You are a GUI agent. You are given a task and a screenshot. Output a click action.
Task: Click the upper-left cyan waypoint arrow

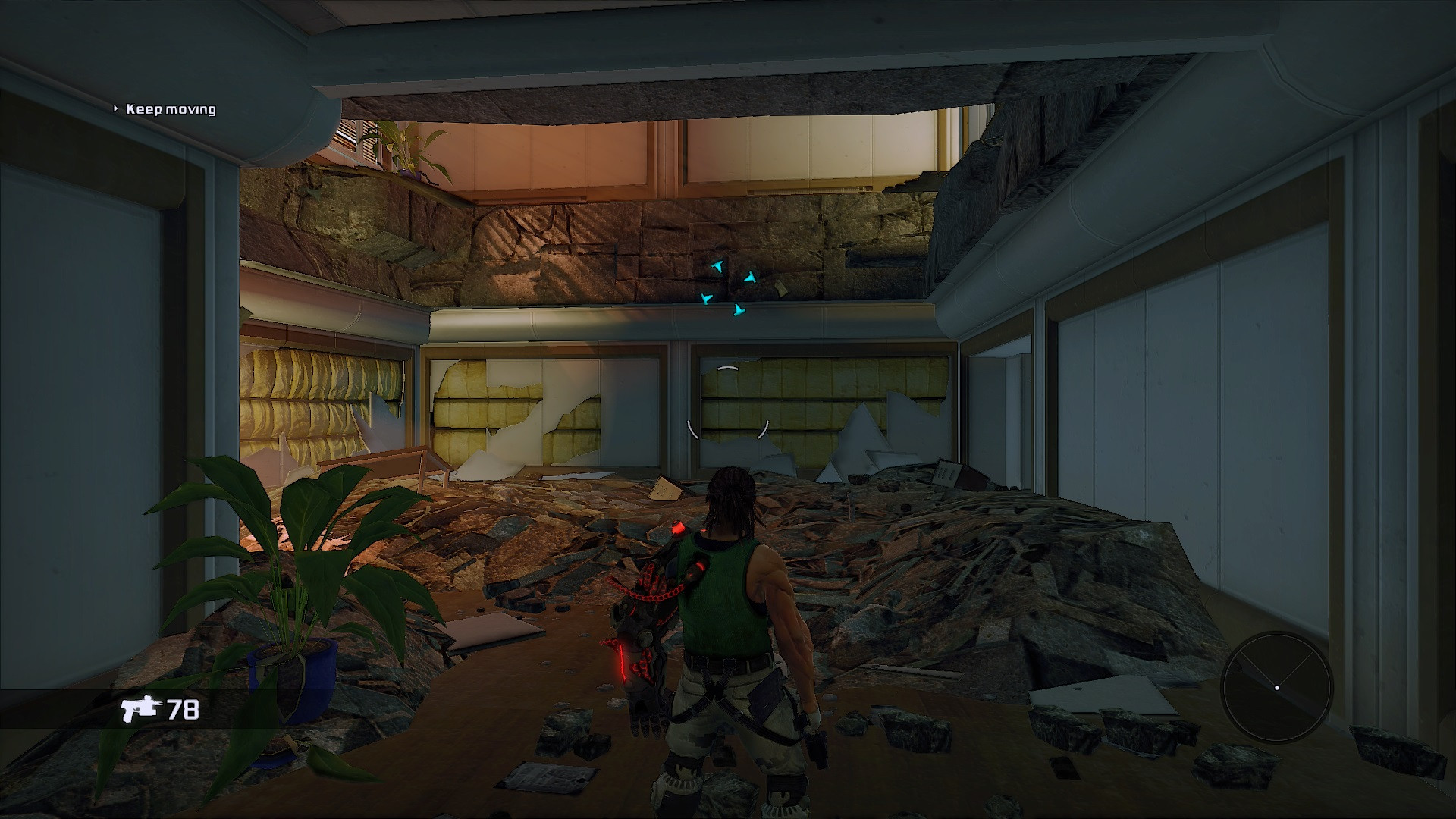(x=717, y=267)
